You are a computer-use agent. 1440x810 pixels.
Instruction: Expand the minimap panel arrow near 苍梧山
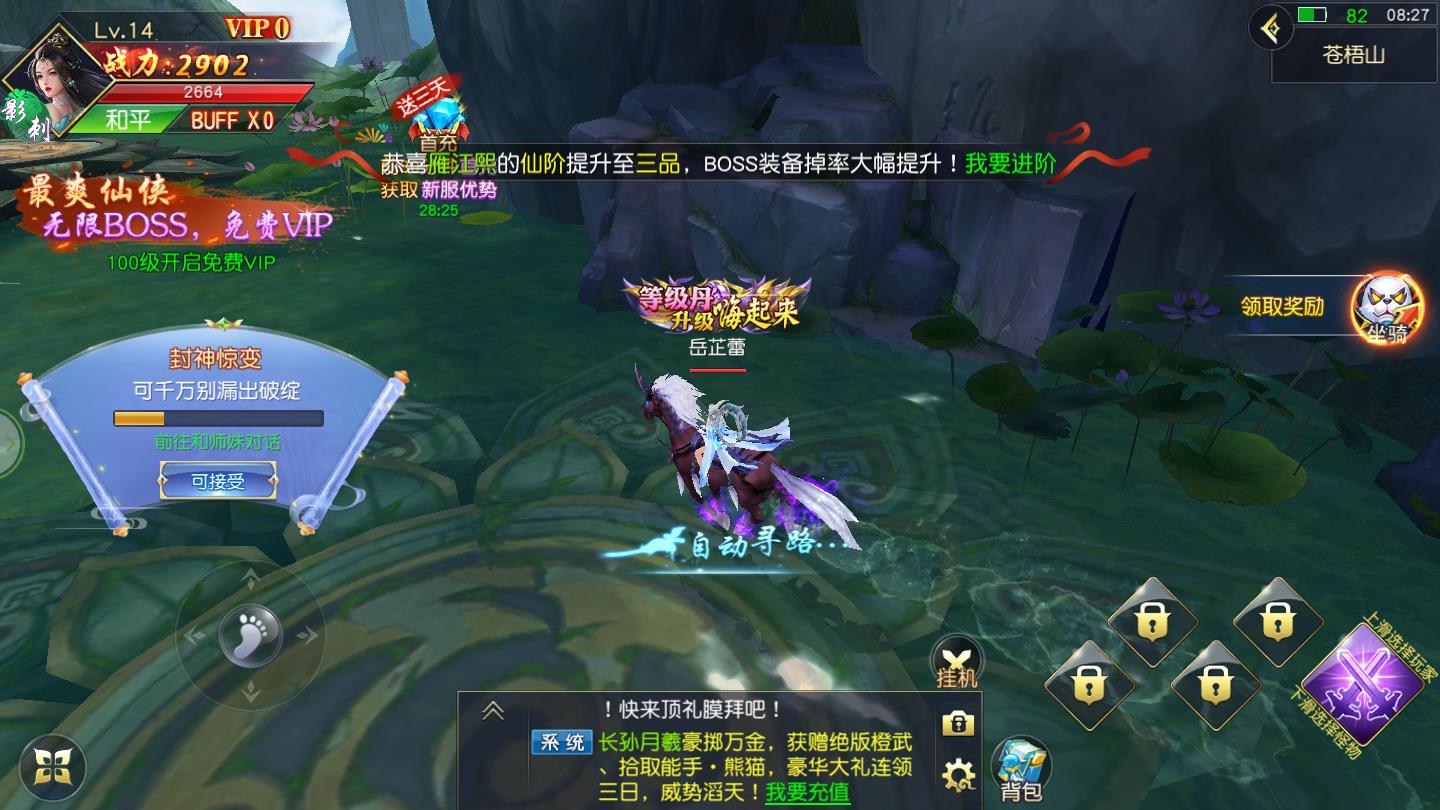click(x=1273, y=28)
